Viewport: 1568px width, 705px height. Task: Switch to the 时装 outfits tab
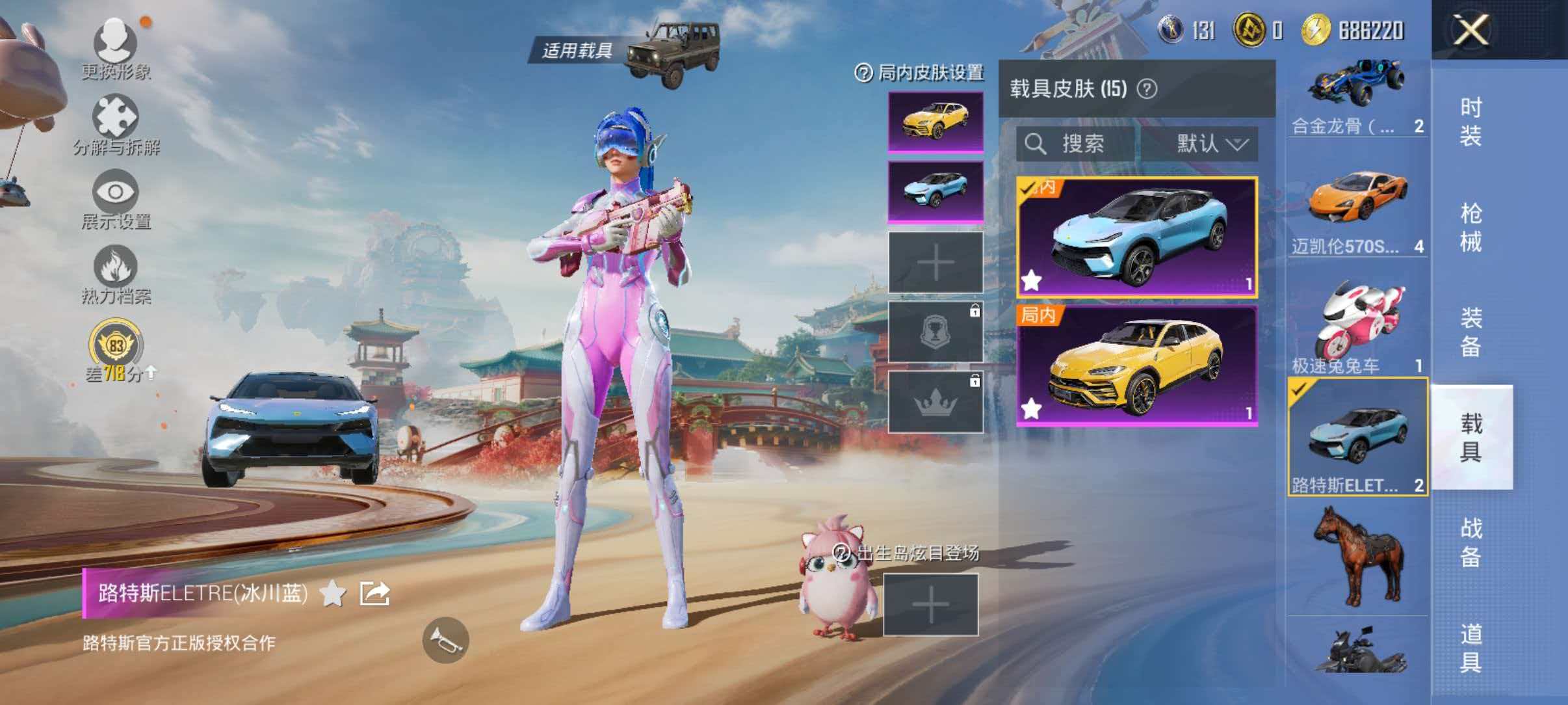(1470, 120)
